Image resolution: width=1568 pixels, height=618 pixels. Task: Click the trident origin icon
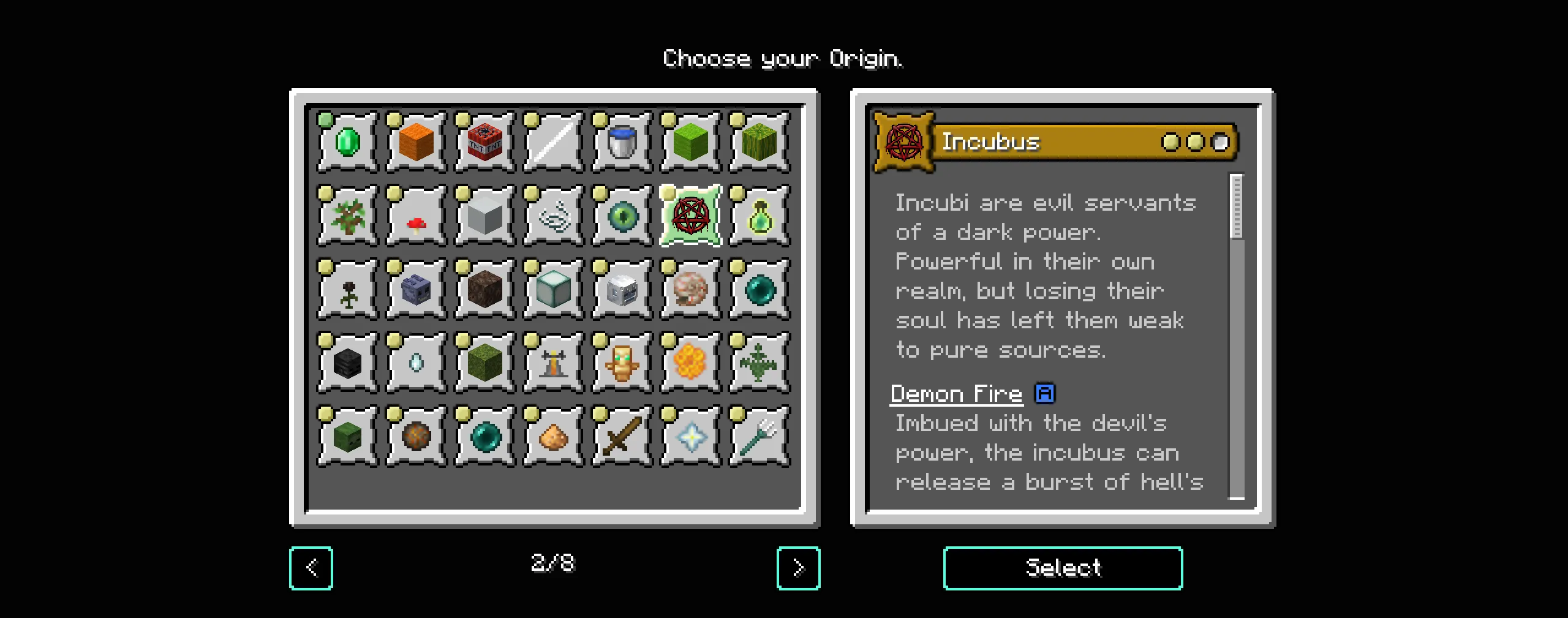tap(759, 436)
